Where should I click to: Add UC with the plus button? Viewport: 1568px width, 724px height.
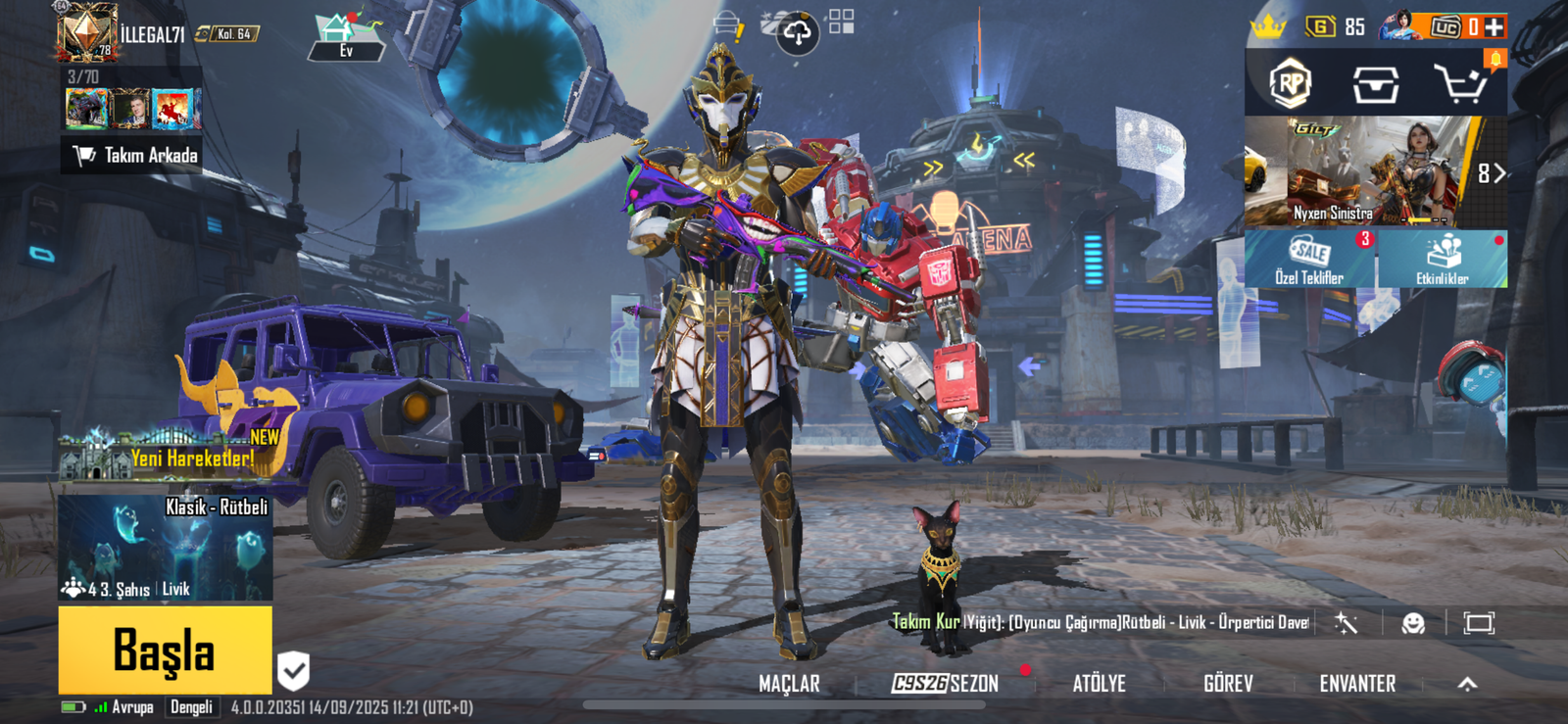click(1494, 27)
